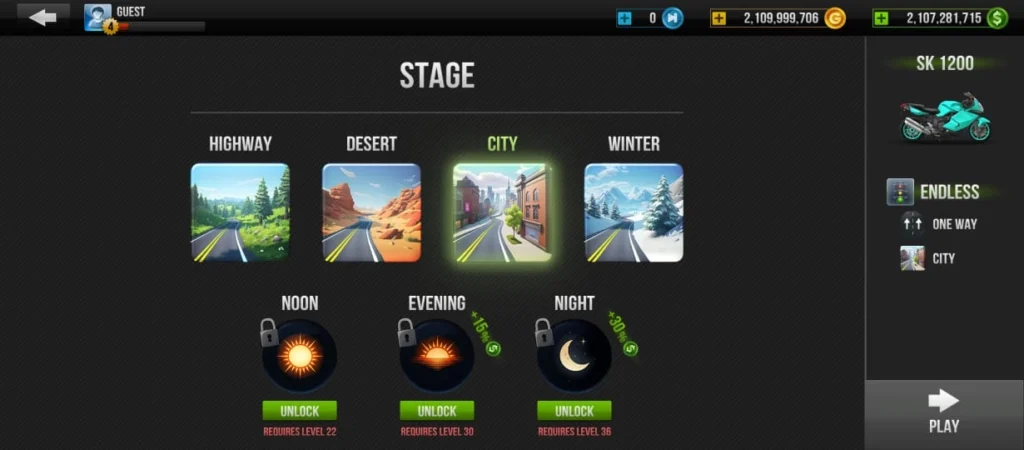1024x450 pixels.
Task: Select the Noon sun icon
Action: (x=299, y=356)
